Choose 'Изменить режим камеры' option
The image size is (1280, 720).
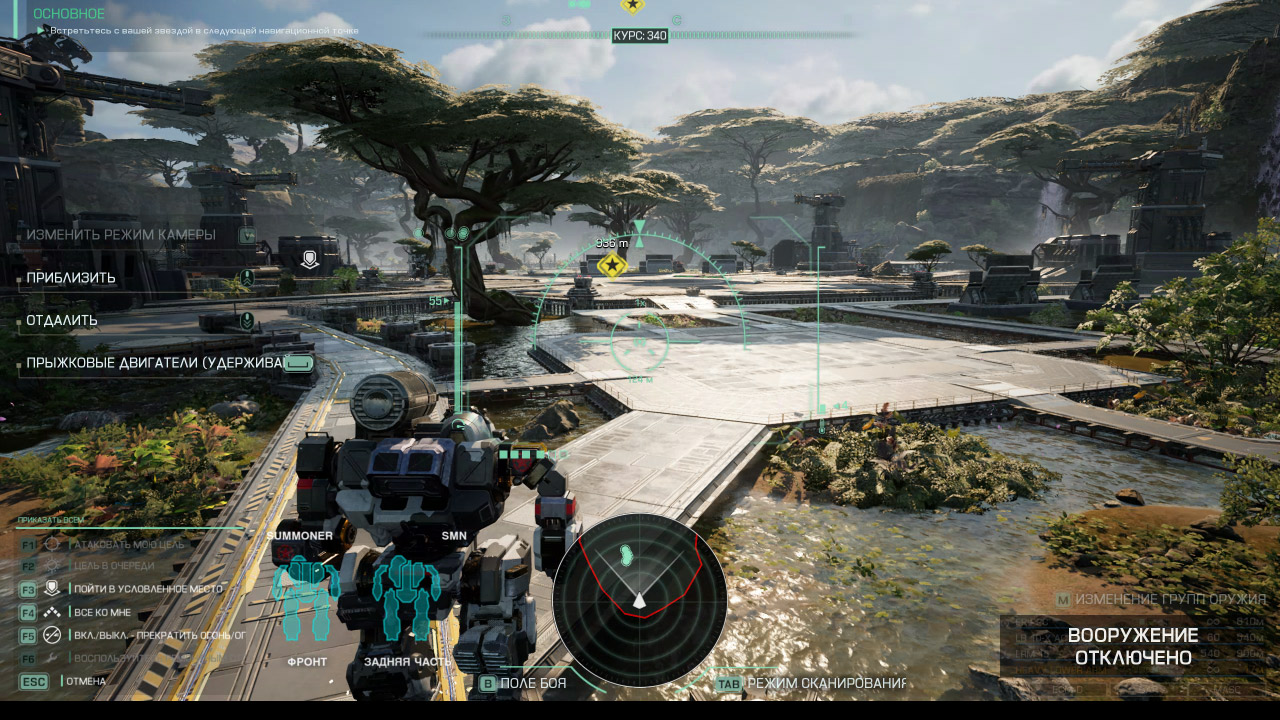point(121,235)
